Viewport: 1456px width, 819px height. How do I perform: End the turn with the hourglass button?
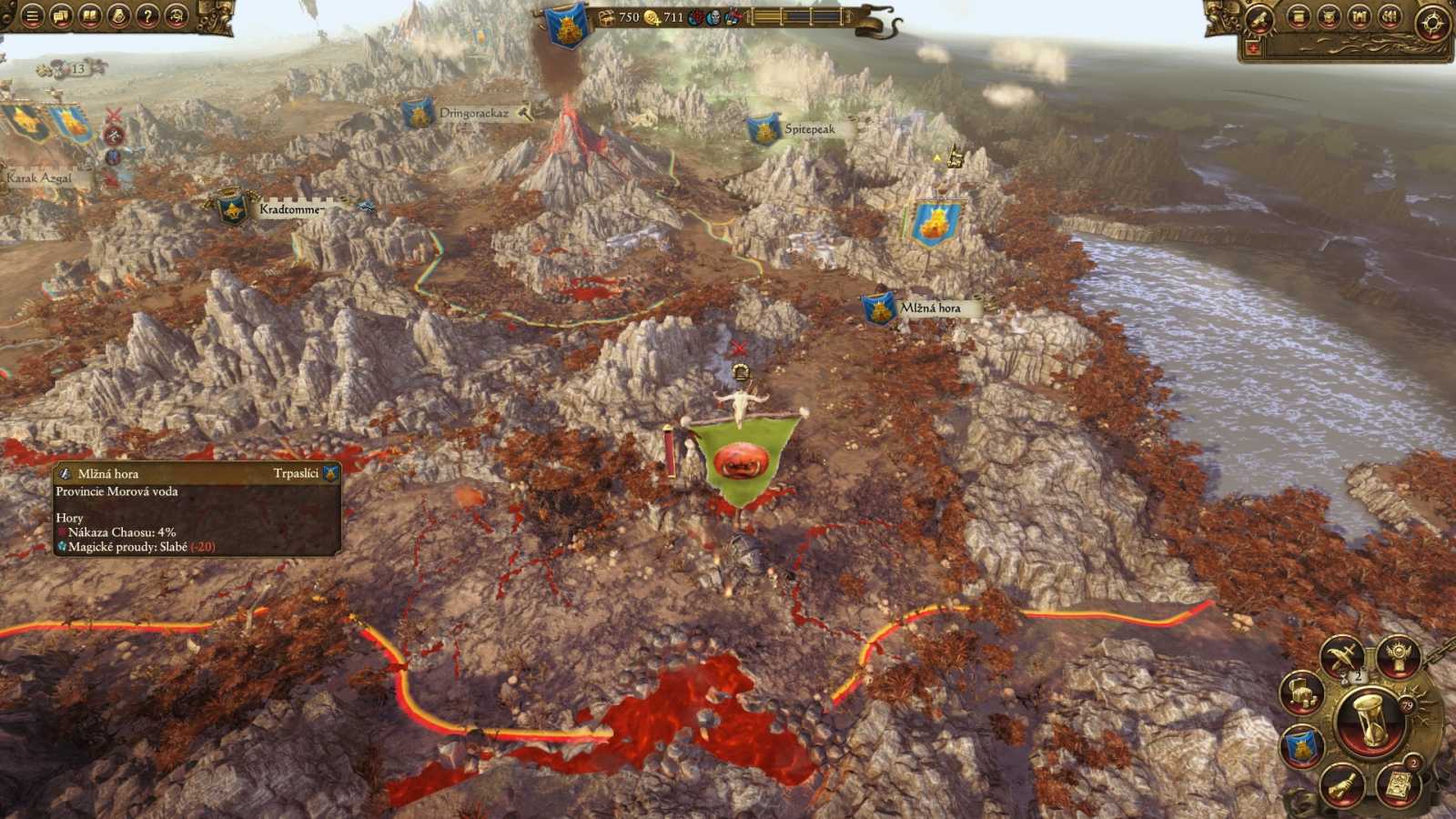[1368, 718]
